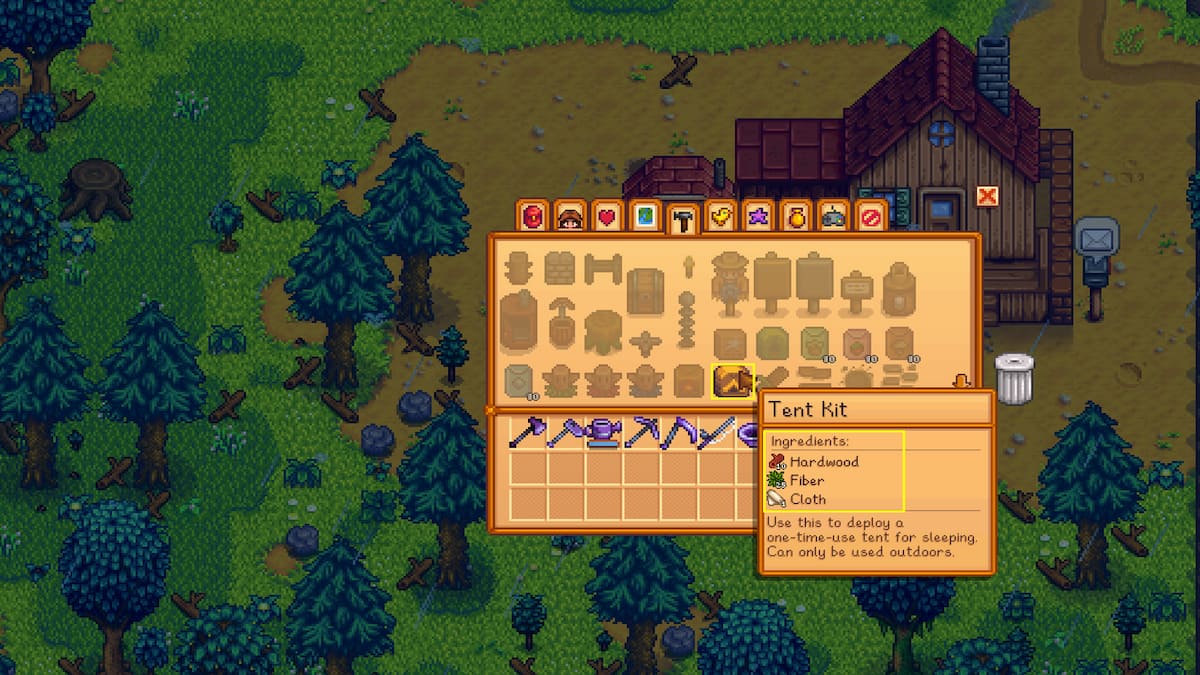Open the Animals chick tab
This screenshot has width=1200, height=675.
[721, 217]
